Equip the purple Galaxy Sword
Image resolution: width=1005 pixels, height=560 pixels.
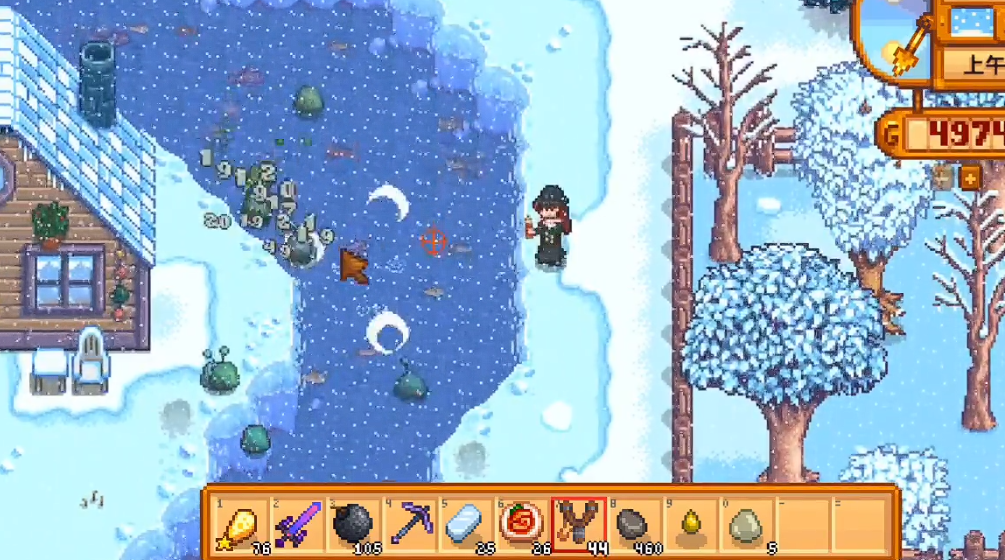[297, 523]
